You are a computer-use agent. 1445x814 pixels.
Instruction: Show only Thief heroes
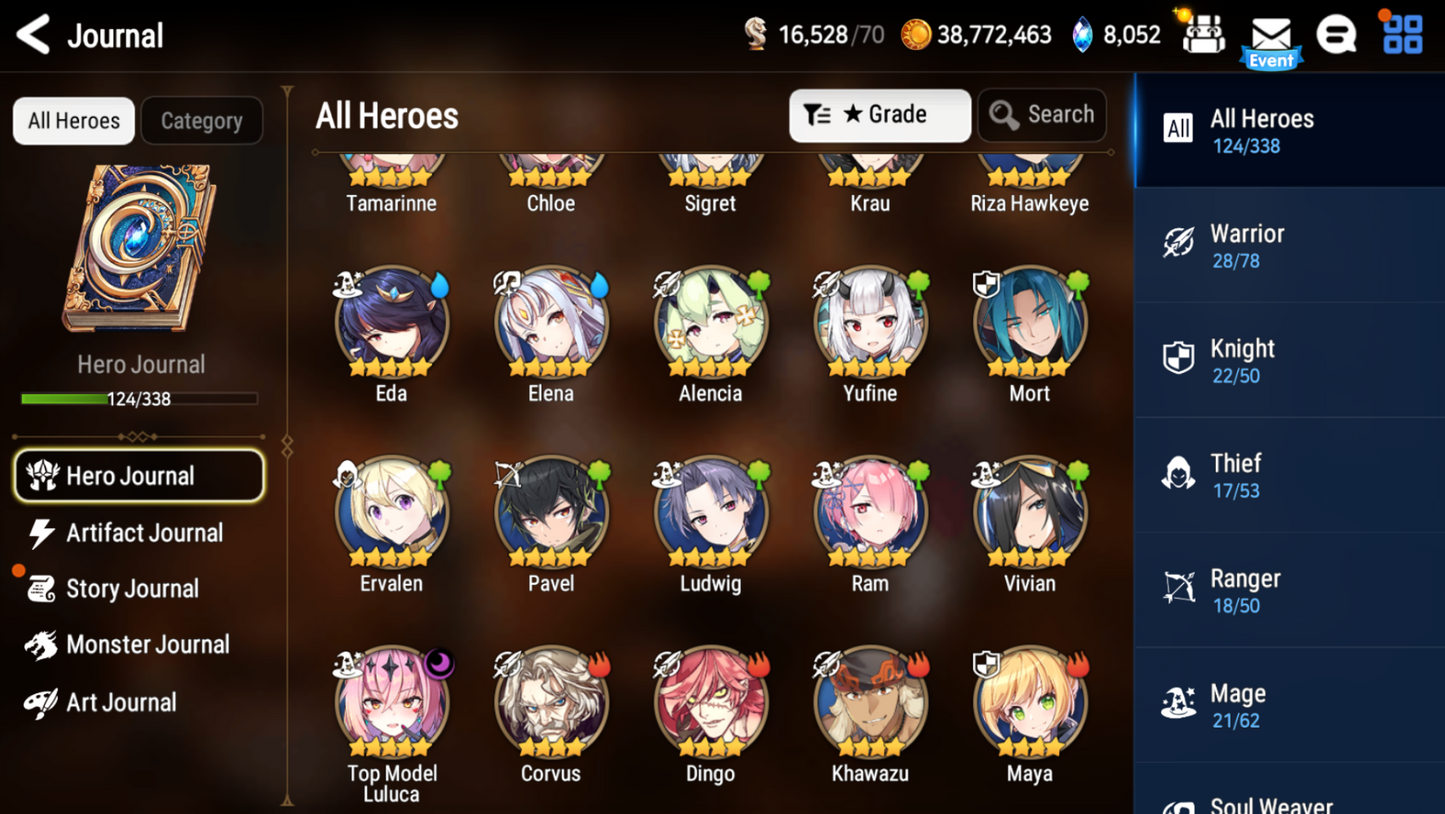(x=1289, y=475)
